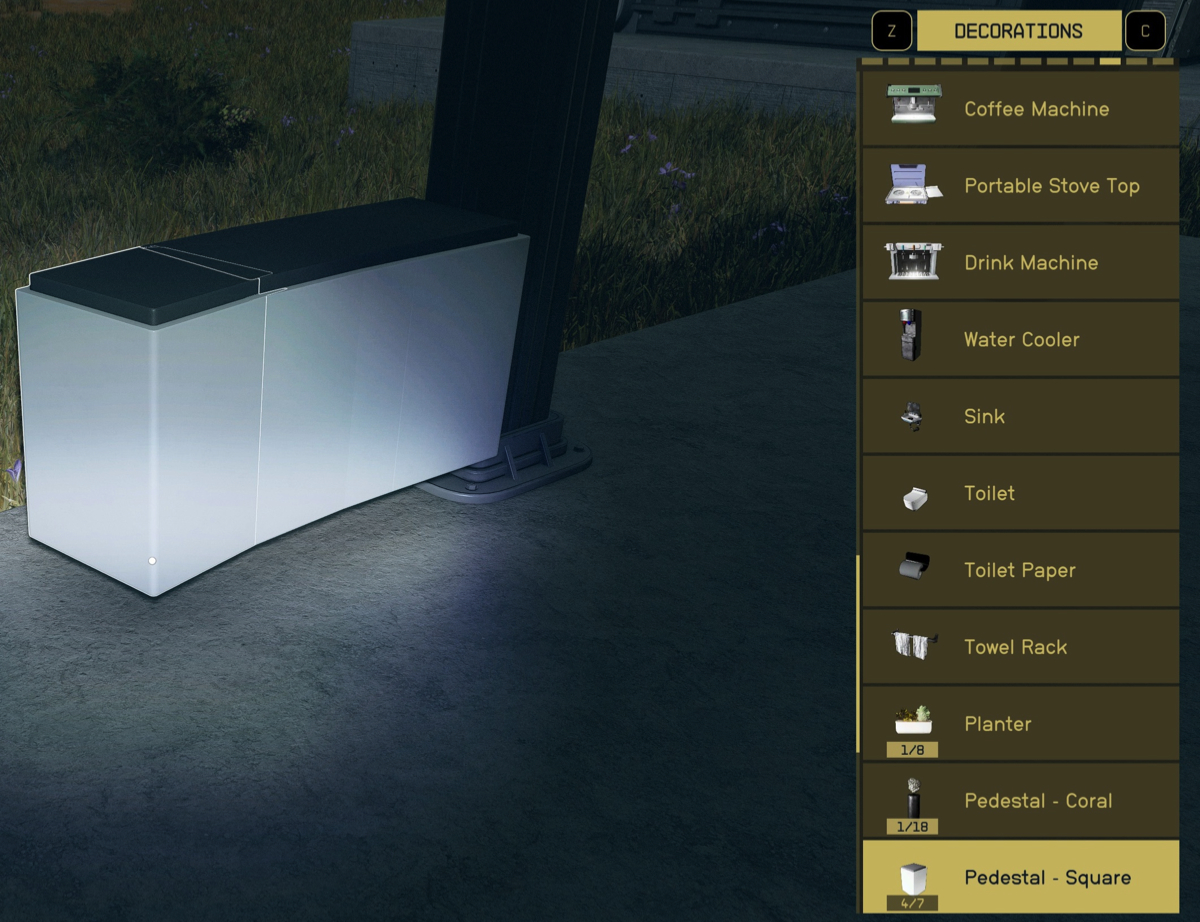Pick the Toilet Paper decoration
Screen dimensions: 1200x922
(x=1020, y=570)
